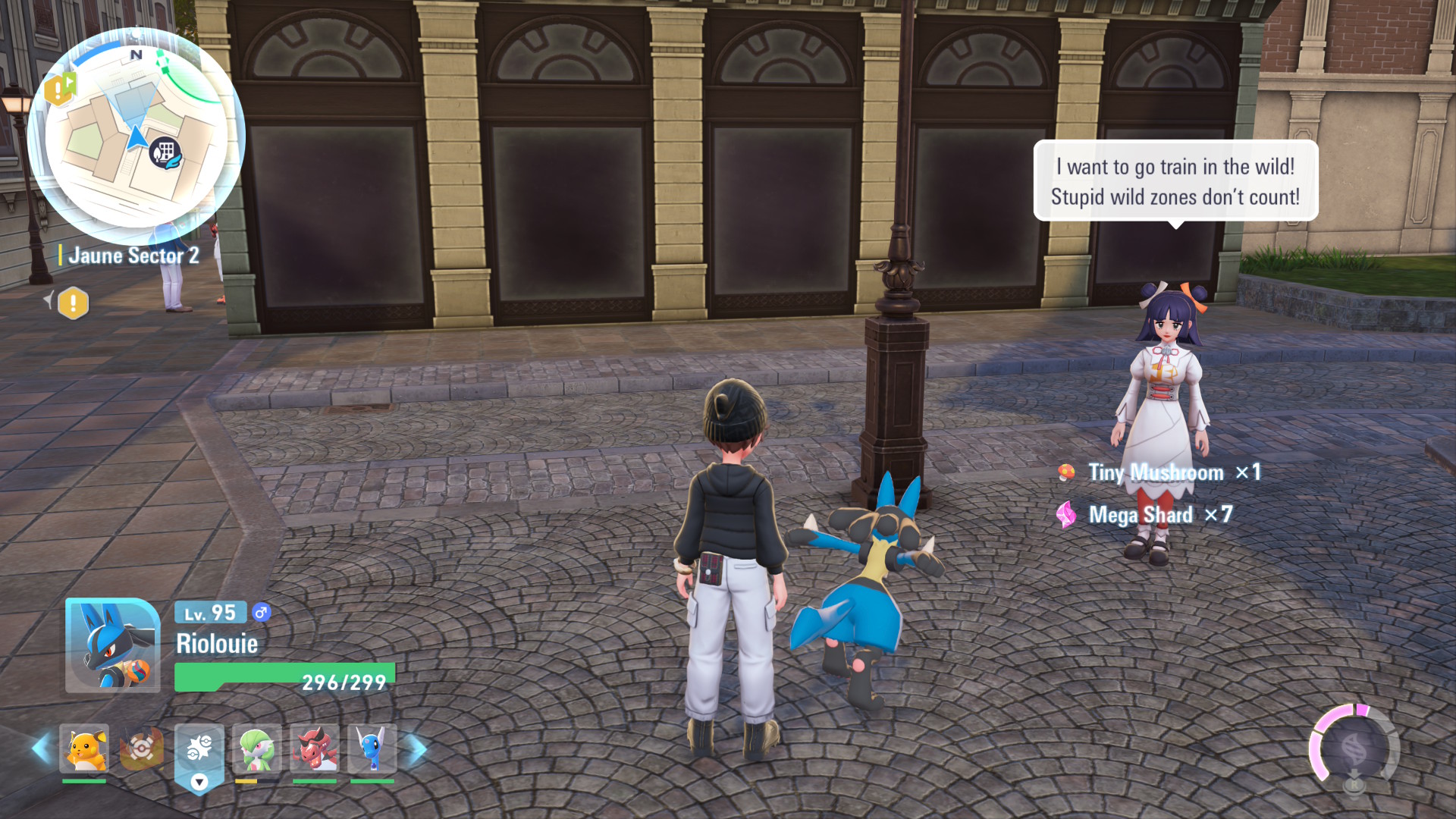The image size is (1456, 819).
Task: Switch to Dratini in the party bar
Action: click(x=372, y=749)
